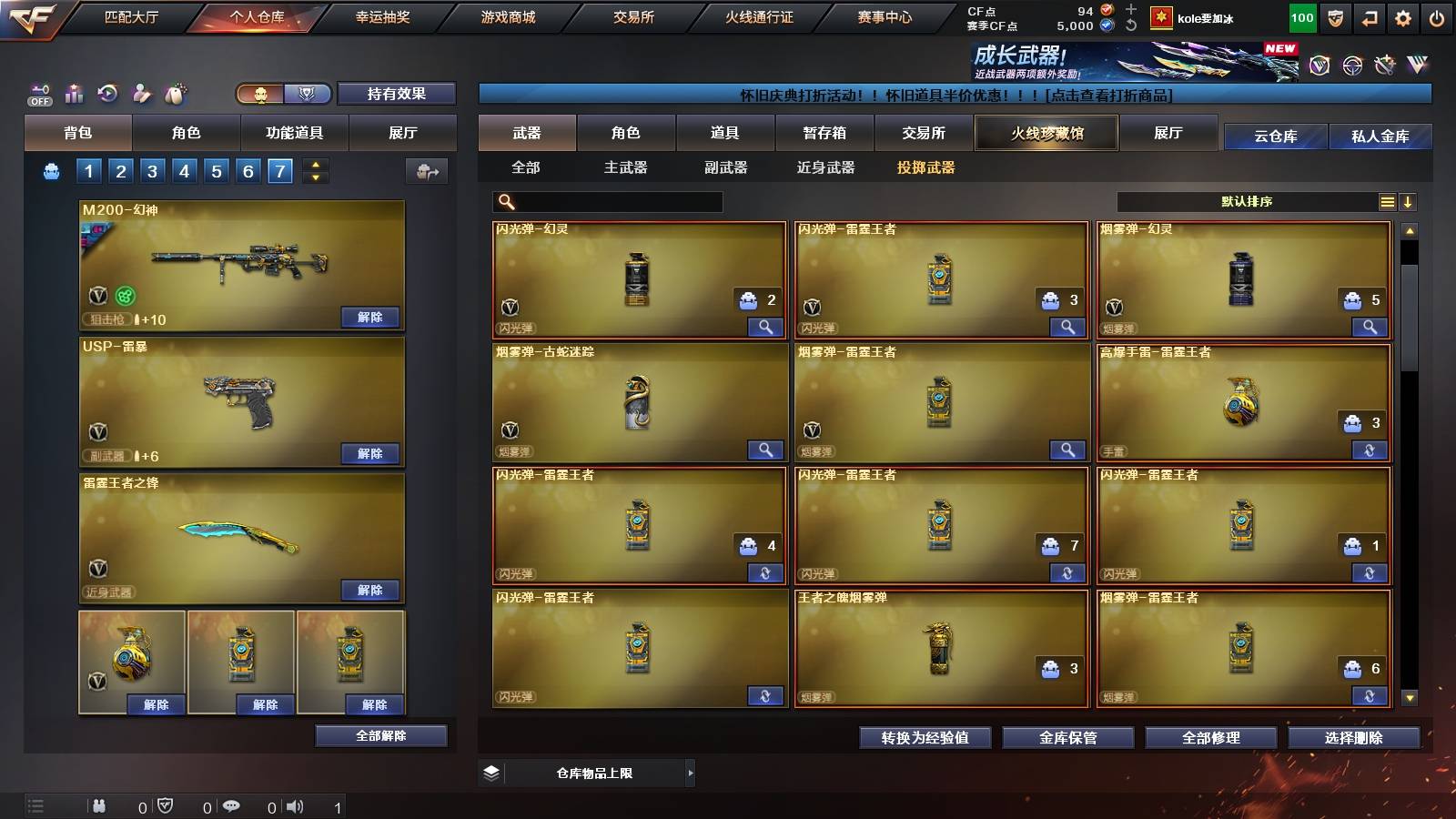Click the repair icon on 高爆手雷-雷霆王者 card
The width and height of the screenshot is (1456, 819).
coord(1369,450)
